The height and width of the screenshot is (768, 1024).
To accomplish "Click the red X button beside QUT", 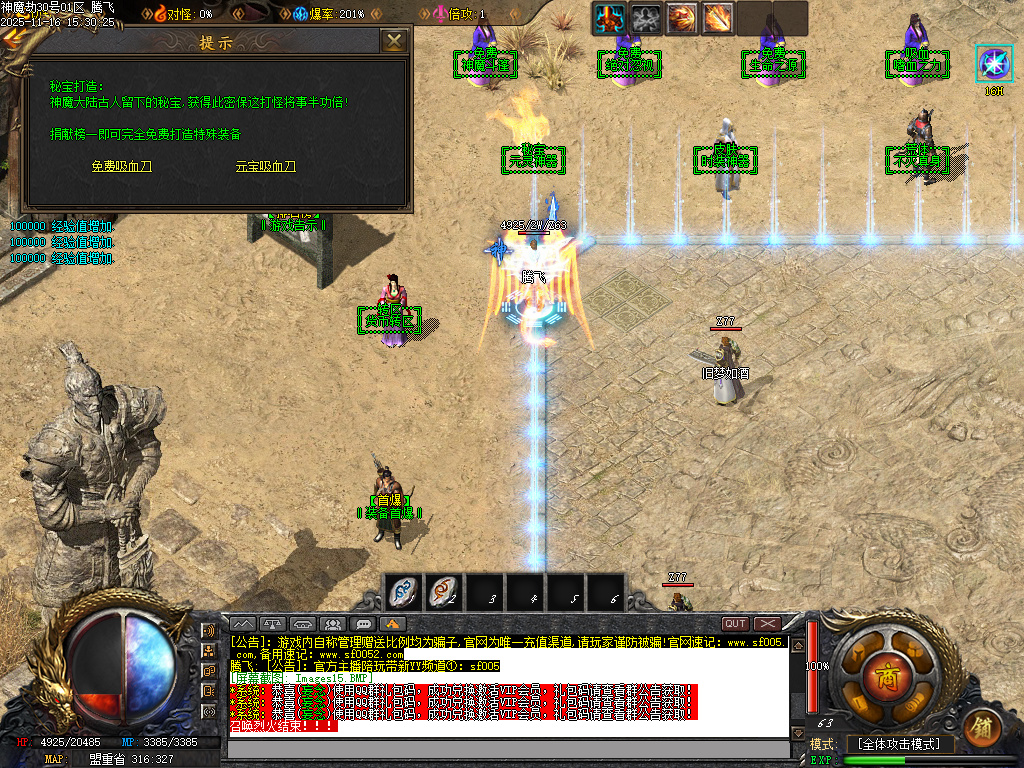I will pyautogui.click(x=768, y=624).
